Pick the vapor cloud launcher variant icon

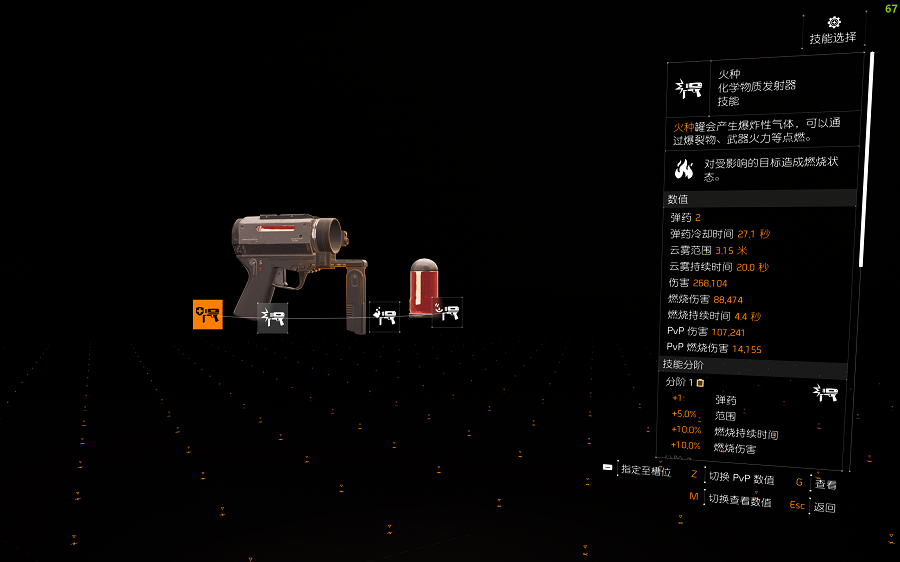tap(447, 312)
